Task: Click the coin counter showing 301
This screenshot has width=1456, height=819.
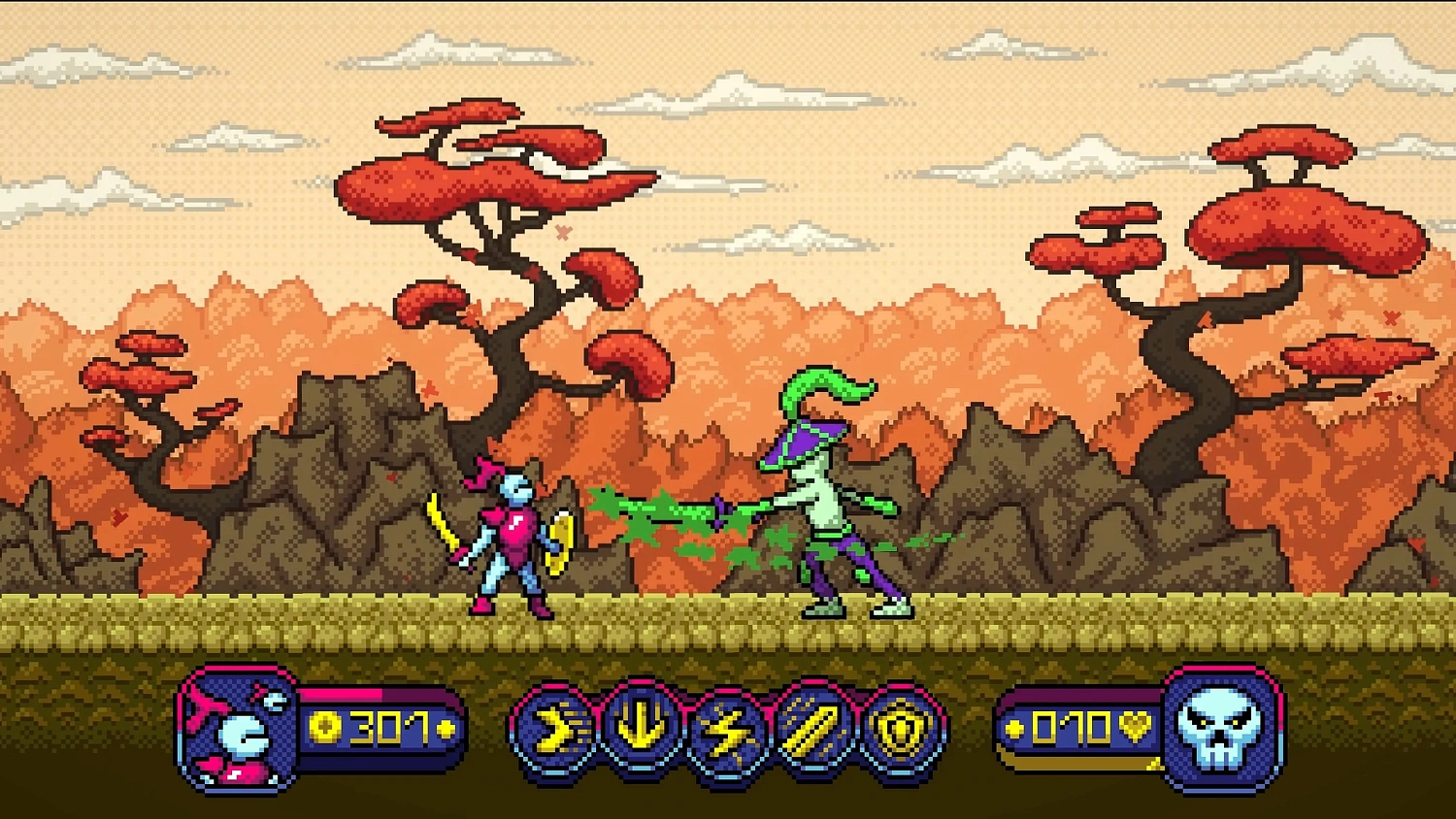Action: 386,726
